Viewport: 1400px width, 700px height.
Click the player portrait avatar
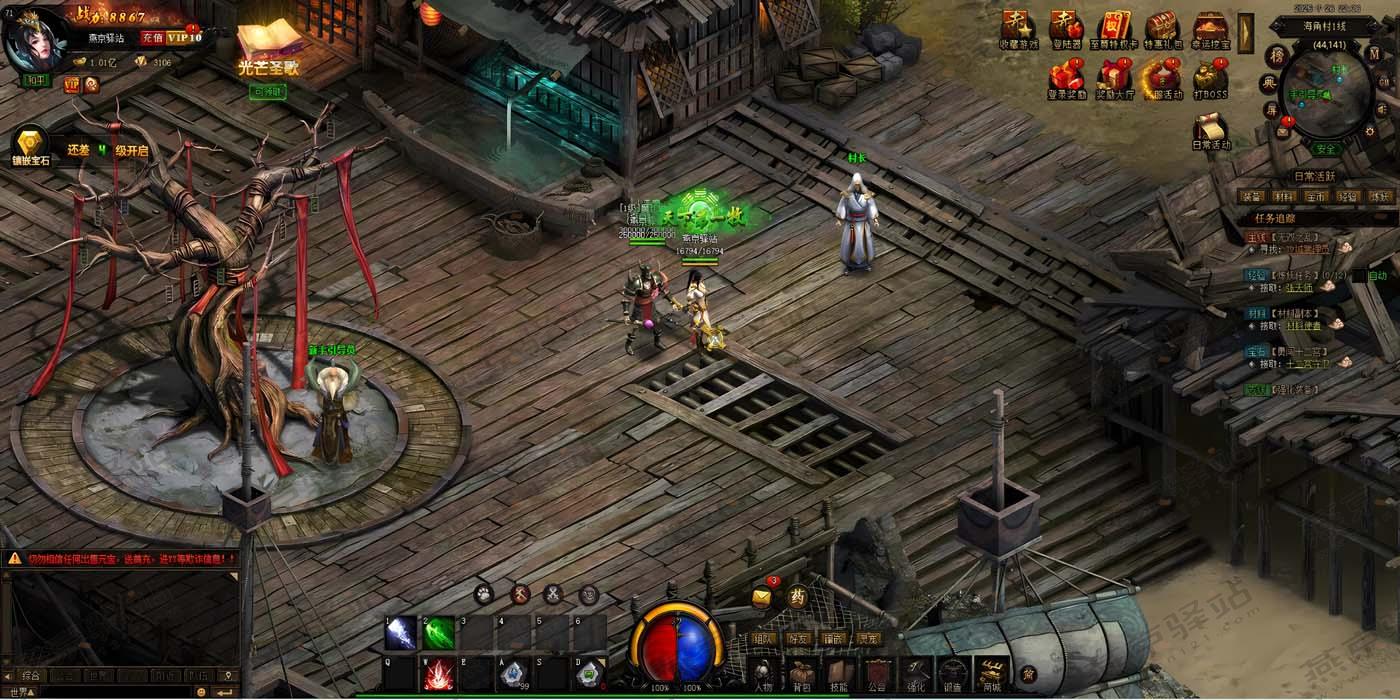[x=34, y=41]
